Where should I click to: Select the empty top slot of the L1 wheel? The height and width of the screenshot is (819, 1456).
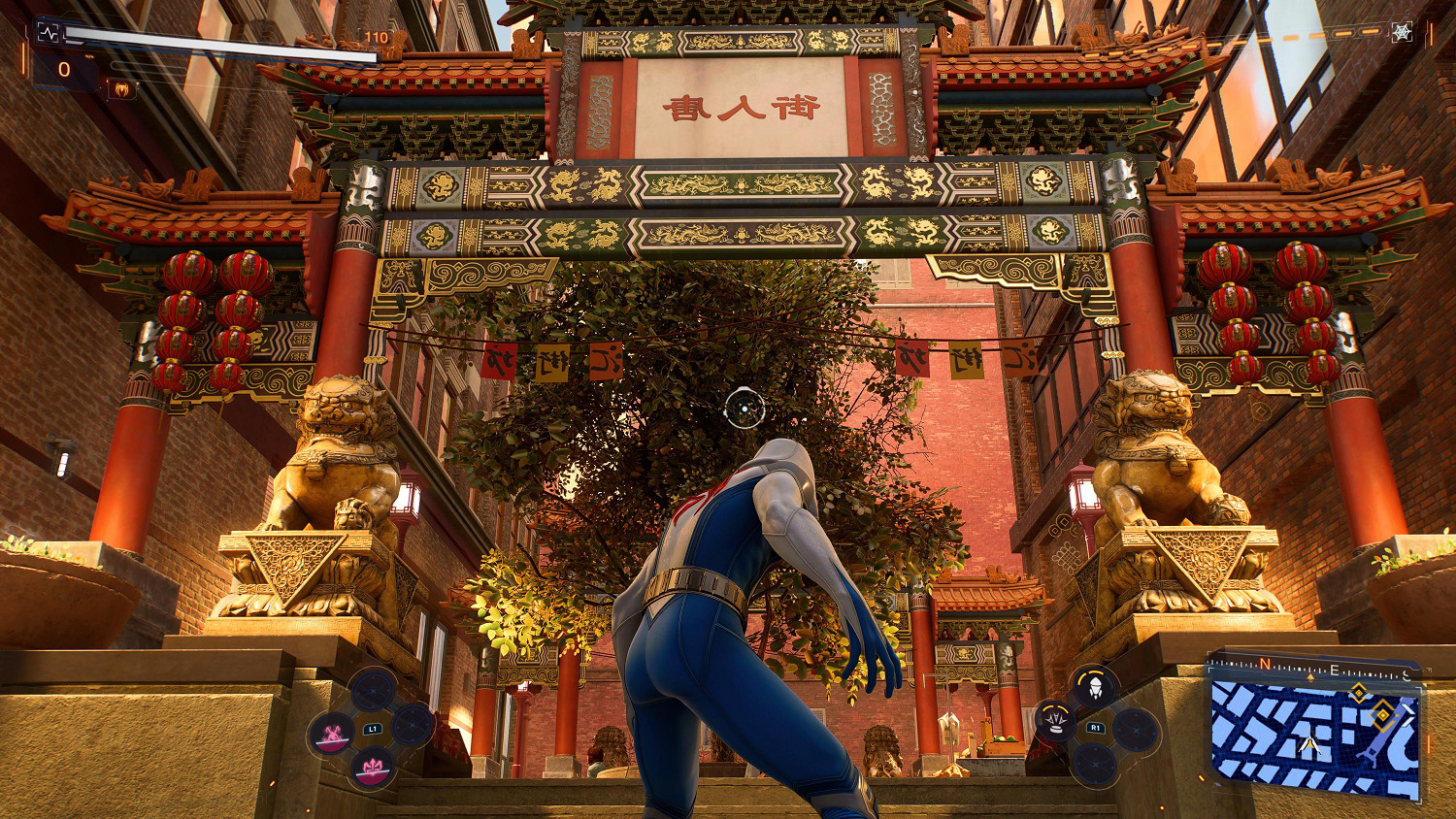click(x=374, y=690)
